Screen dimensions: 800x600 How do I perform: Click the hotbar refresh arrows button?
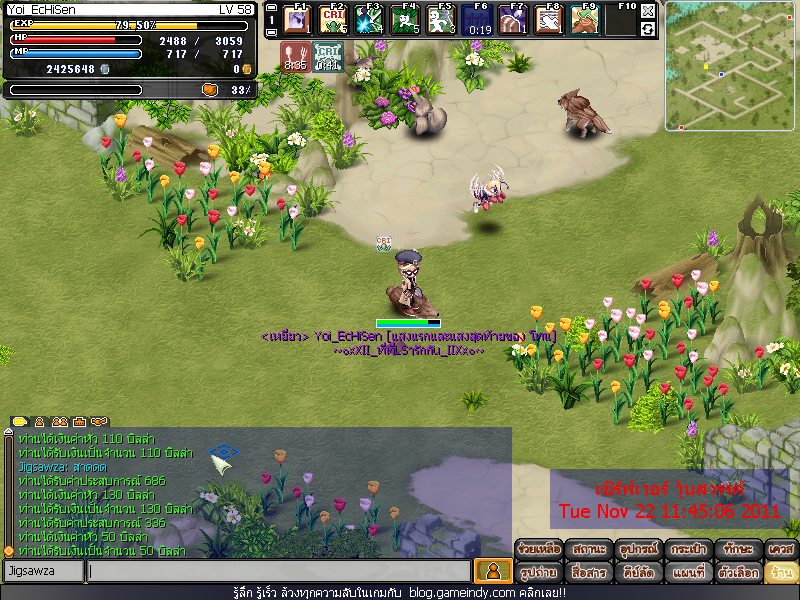point(648,29)
